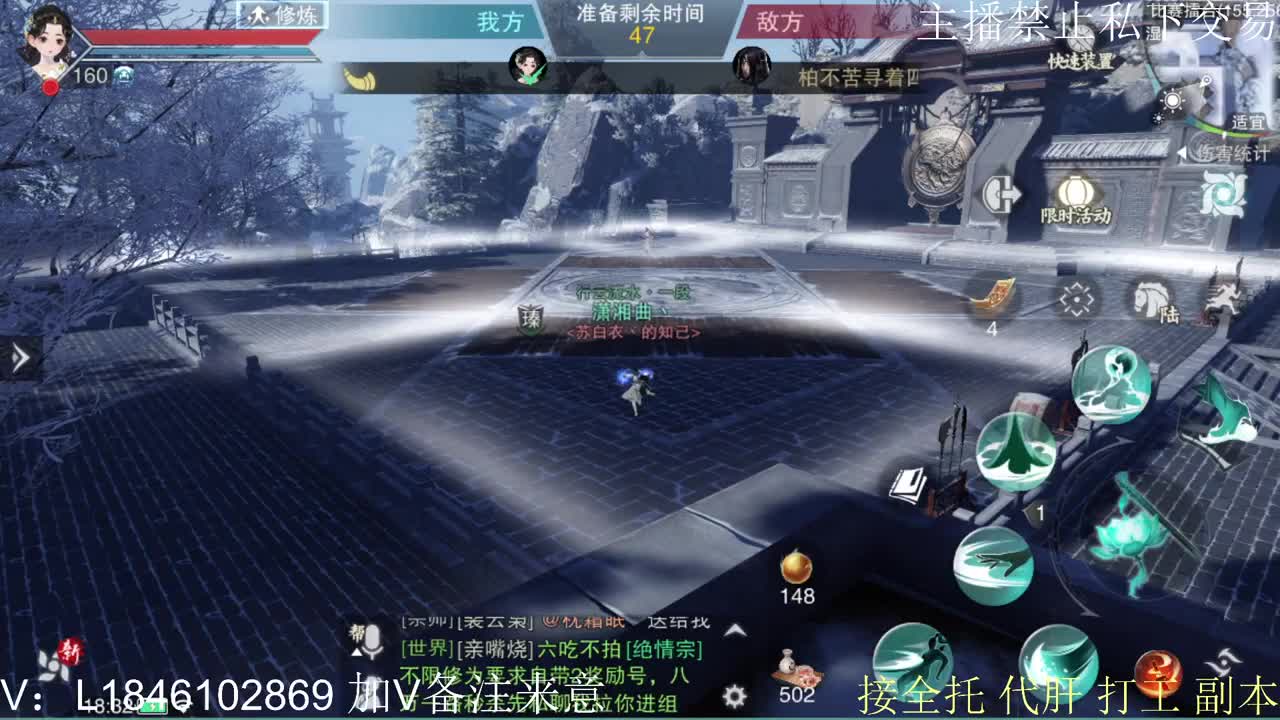Cast the red fire orb skill
This screenshot has width=1280, height=720.
point(1161,671)
